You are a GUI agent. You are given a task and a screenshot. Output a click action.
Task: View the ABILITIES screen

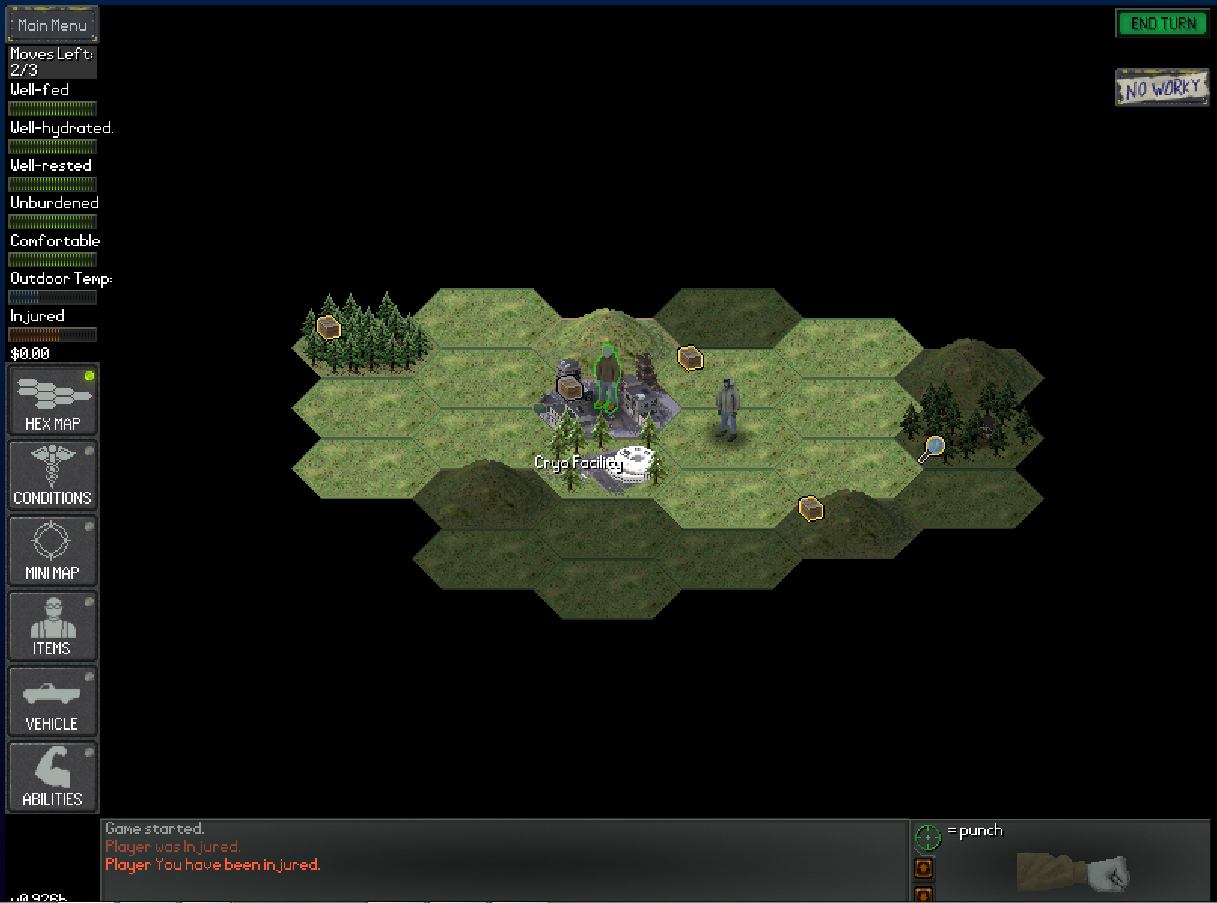(53, 777)
